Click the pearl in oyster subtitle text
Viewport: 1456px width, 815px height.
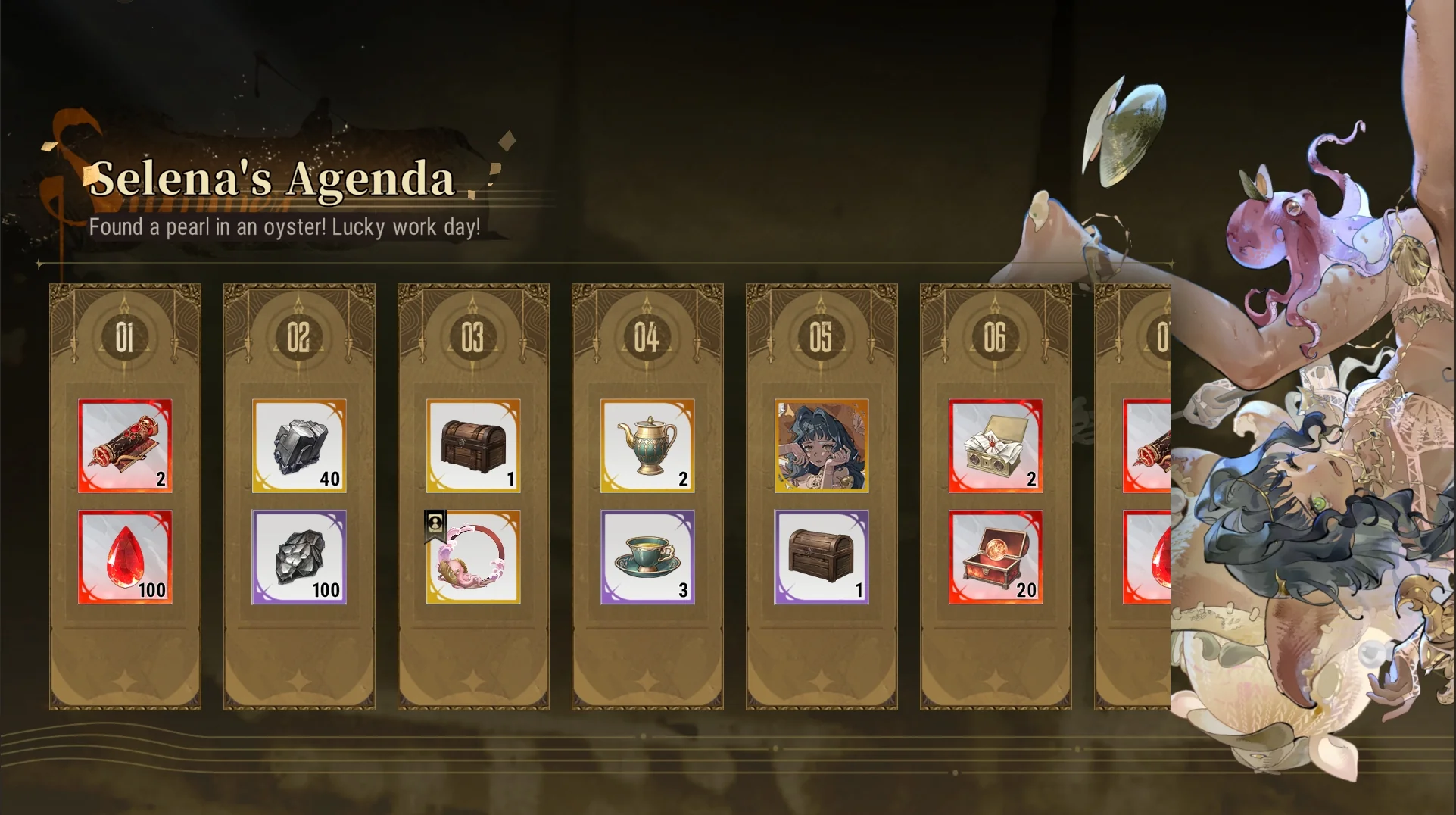click(x=285, y=226)
